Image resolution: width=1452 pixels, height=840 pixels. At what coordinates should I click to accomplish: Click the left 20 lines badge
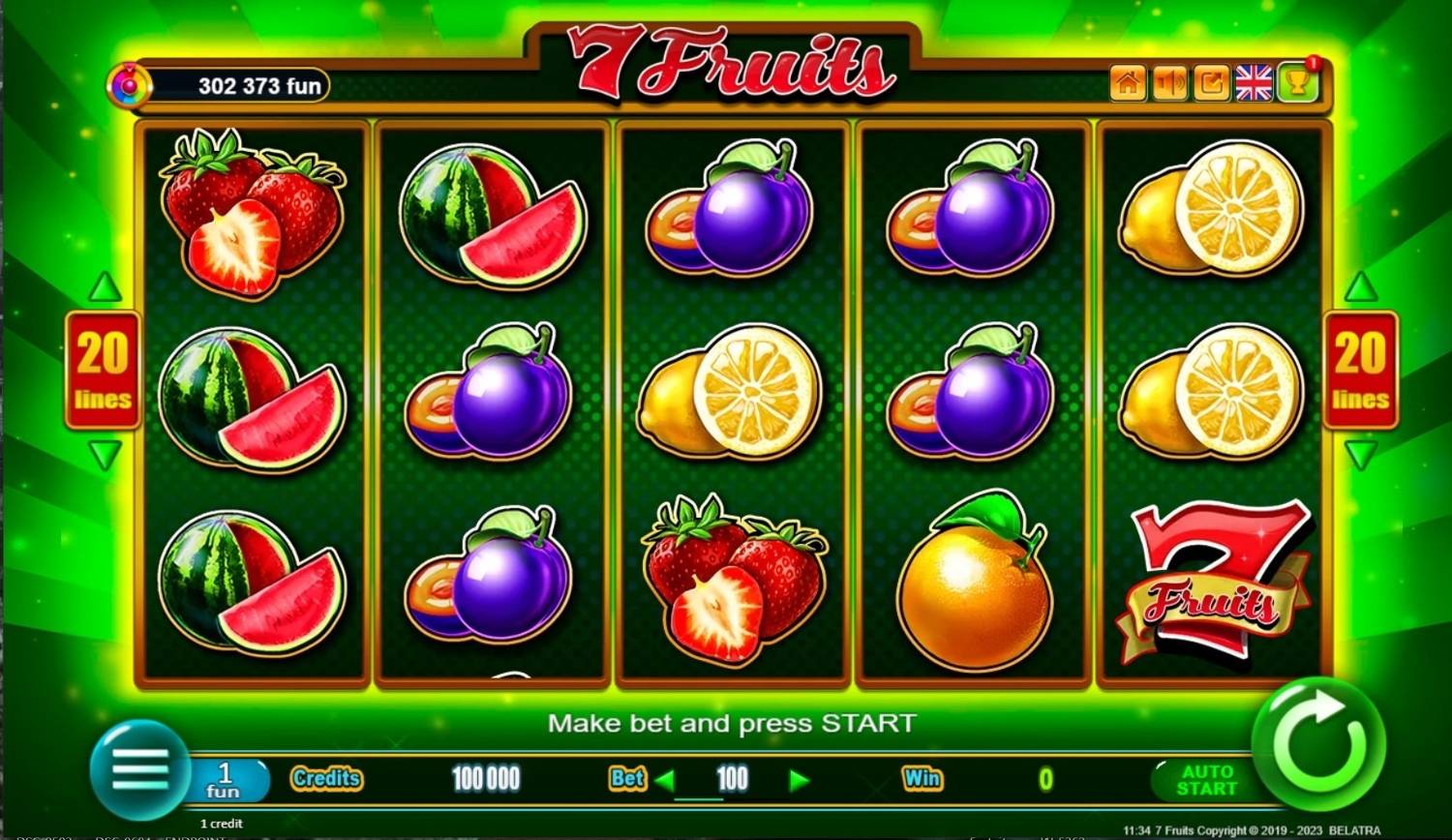(x=103, y=372)
